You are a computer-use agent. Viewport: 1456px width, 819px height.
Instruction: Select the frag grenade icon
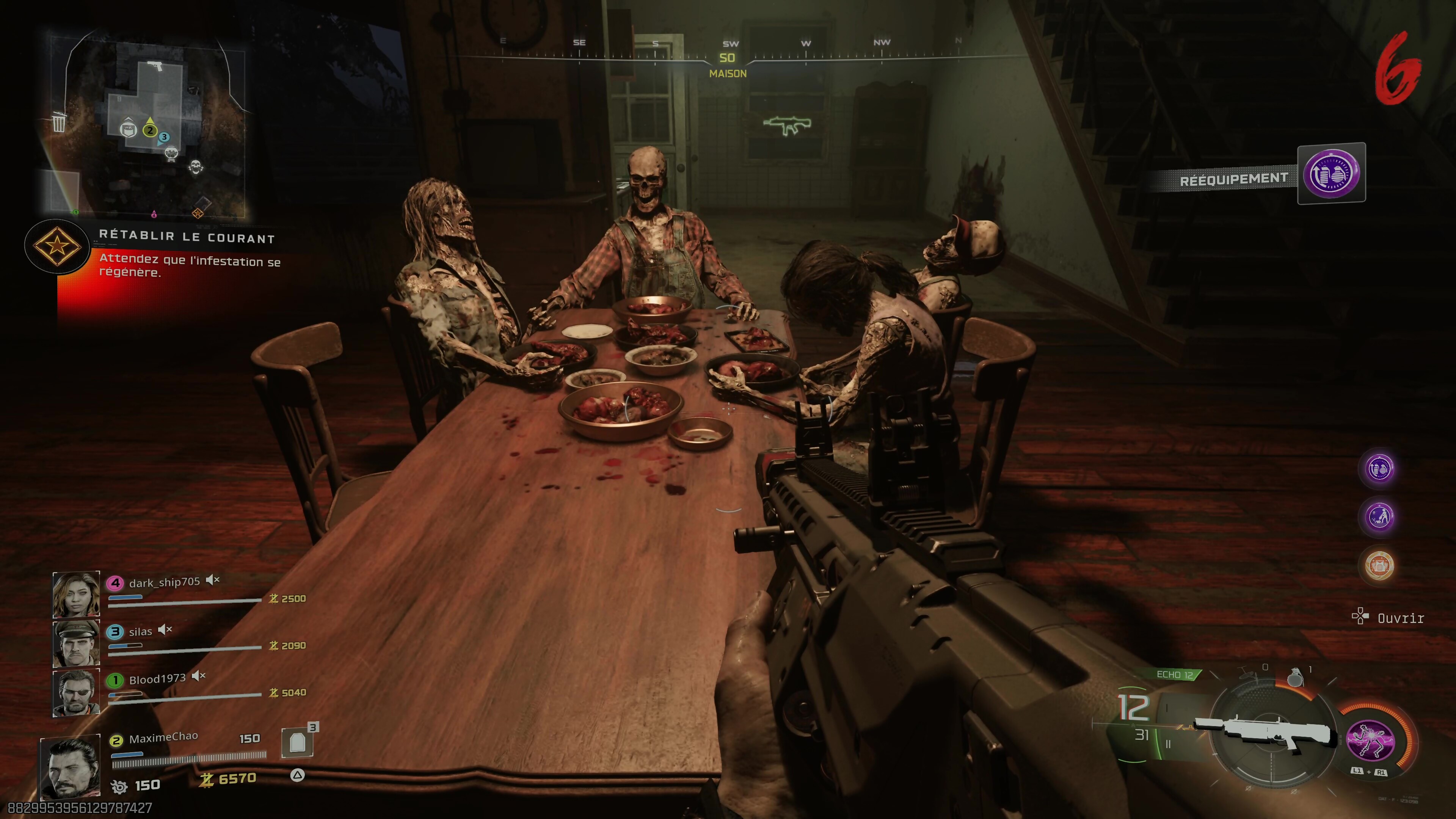[x=1295, y=677]
